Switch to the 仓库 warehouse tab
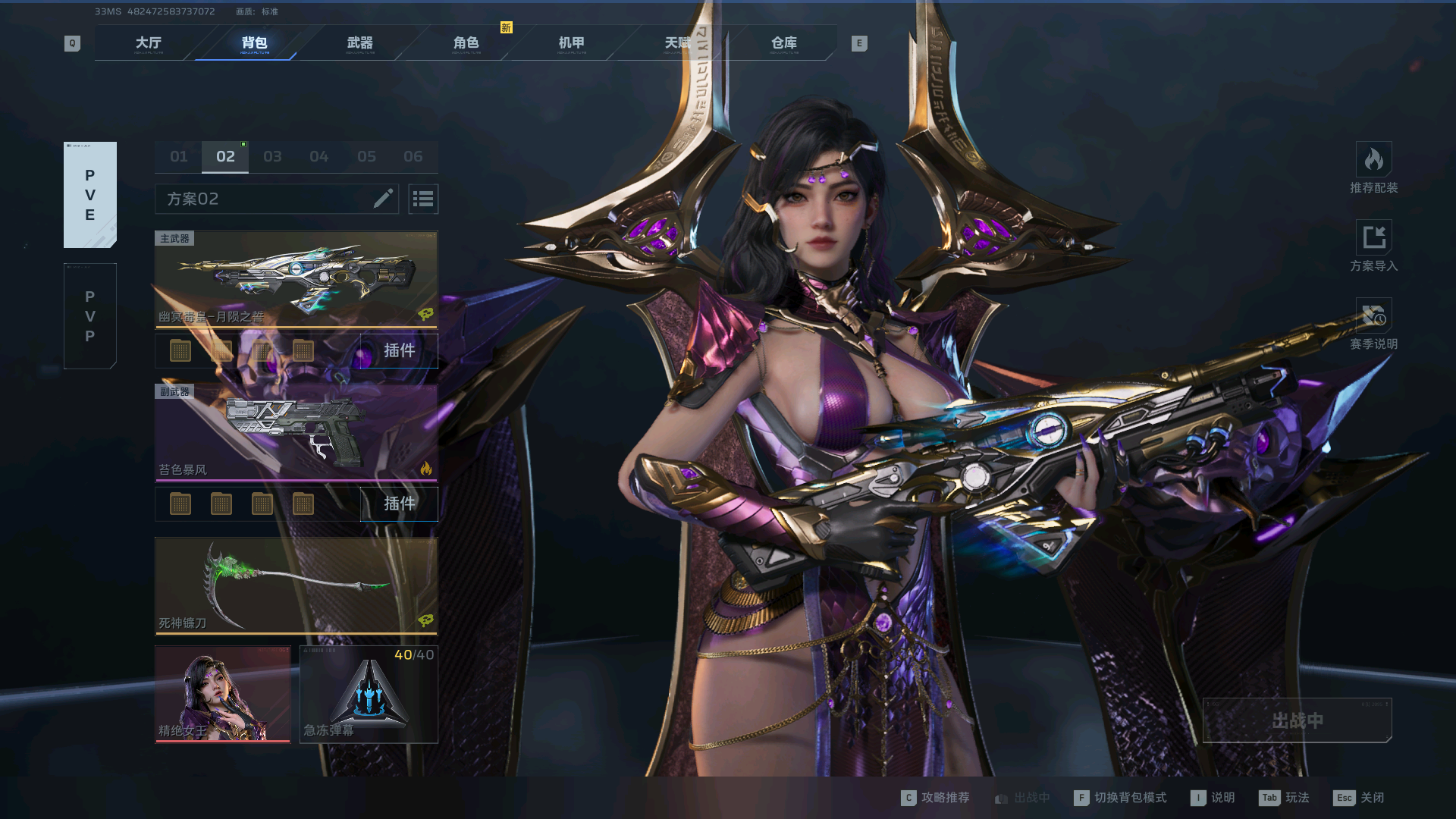This screenshot has width=1456, height=819. [783, 43]
